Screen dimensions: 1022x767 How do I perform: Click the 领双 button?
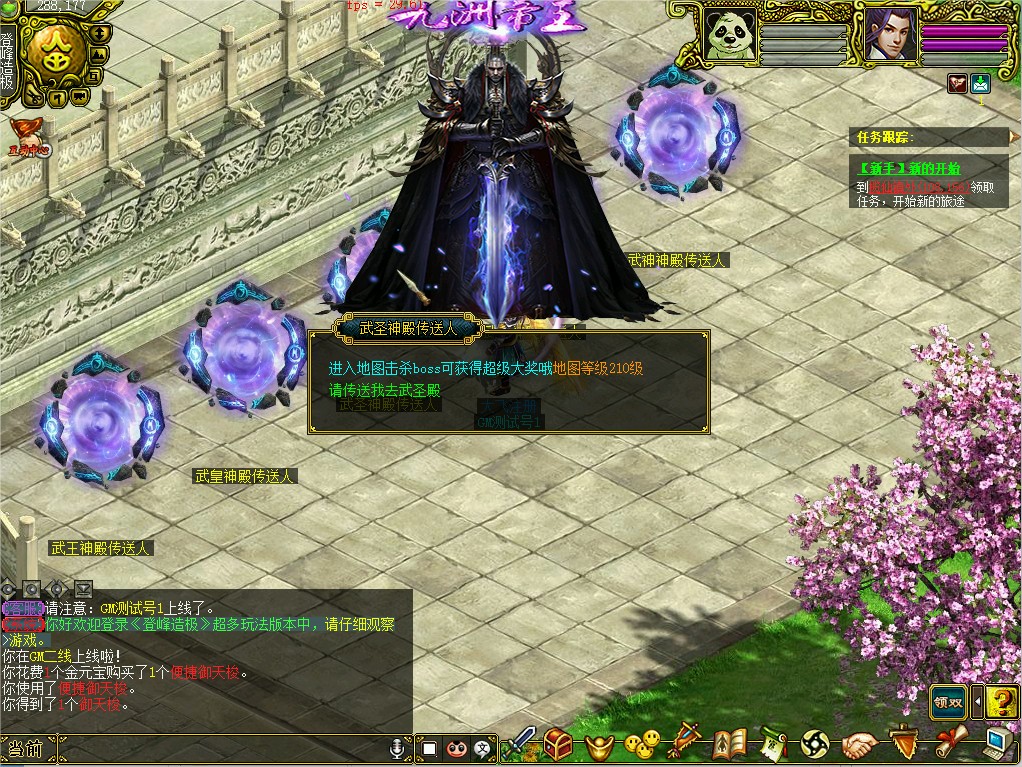[x=948, y=702]
